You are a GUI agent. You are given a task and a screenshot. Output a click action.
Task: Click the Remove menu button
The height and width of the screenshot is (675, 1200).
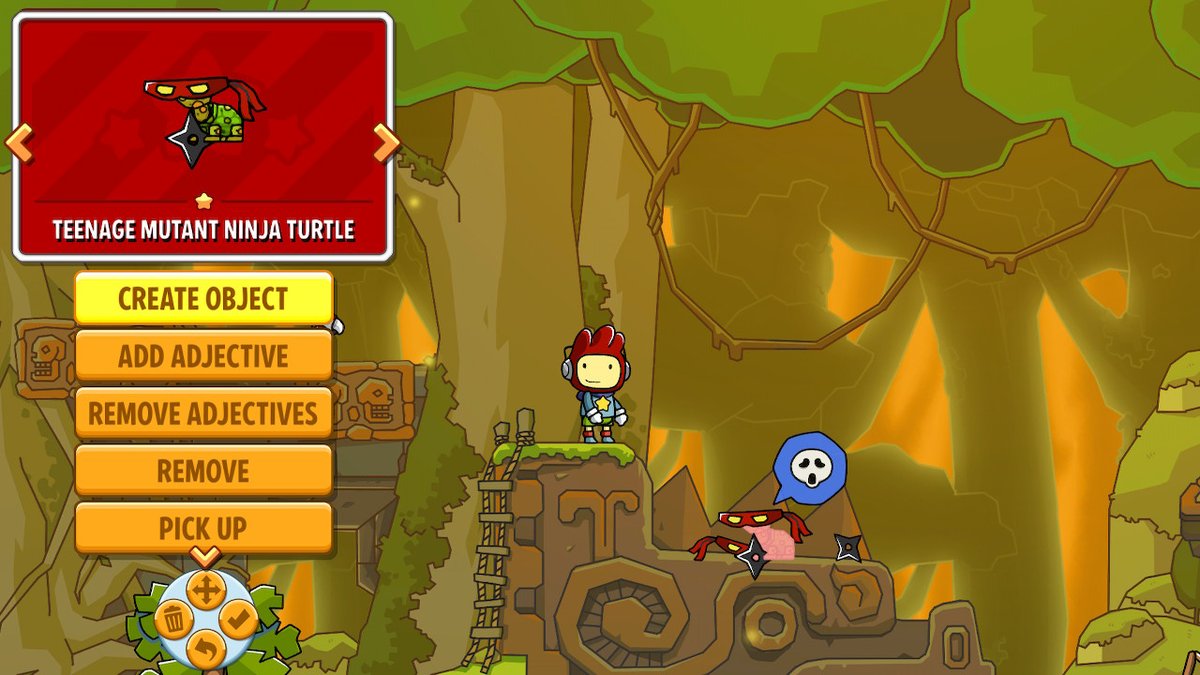203,470
